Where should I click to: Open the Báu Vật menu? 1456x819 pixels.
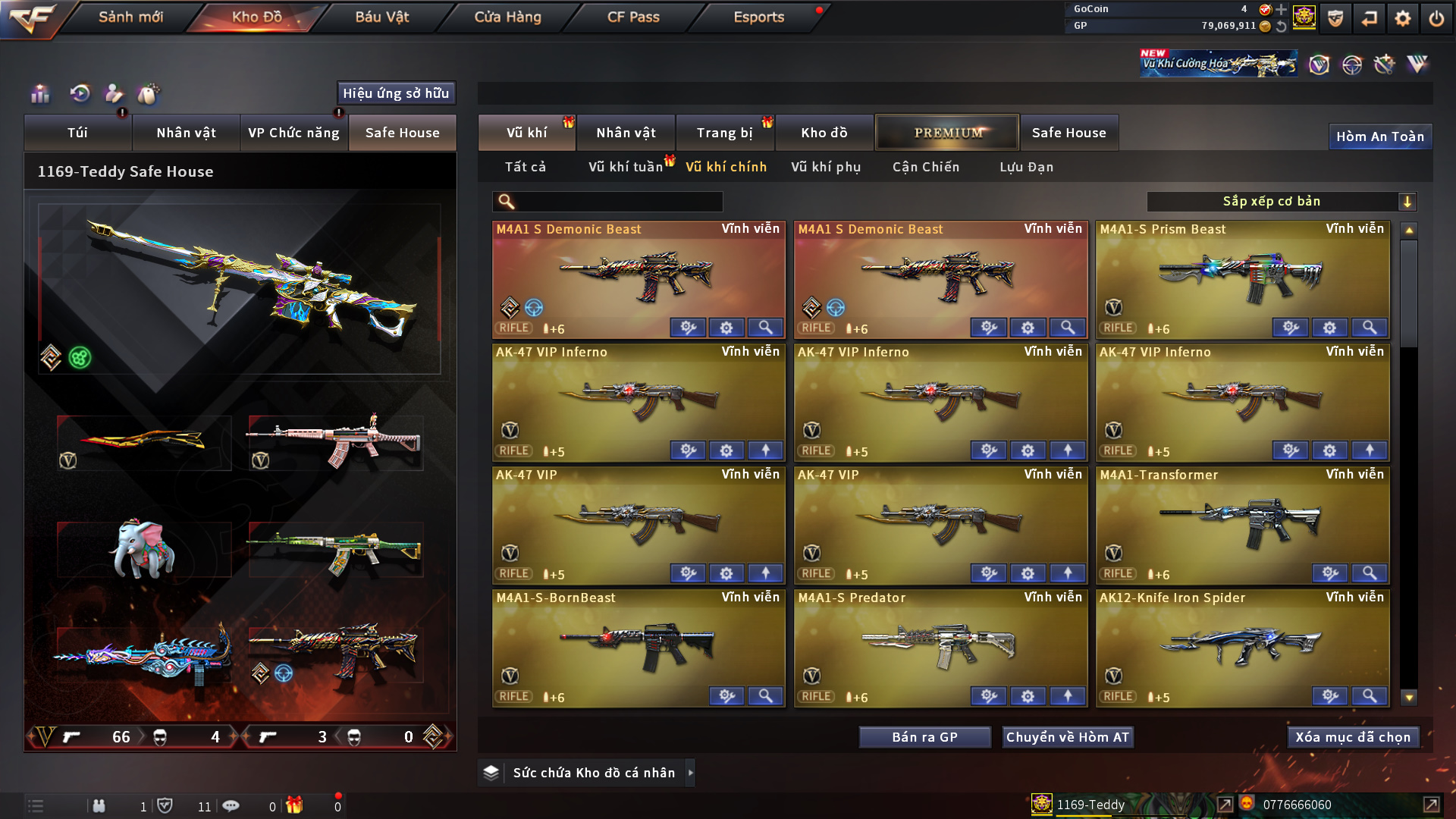coord(381,17)
